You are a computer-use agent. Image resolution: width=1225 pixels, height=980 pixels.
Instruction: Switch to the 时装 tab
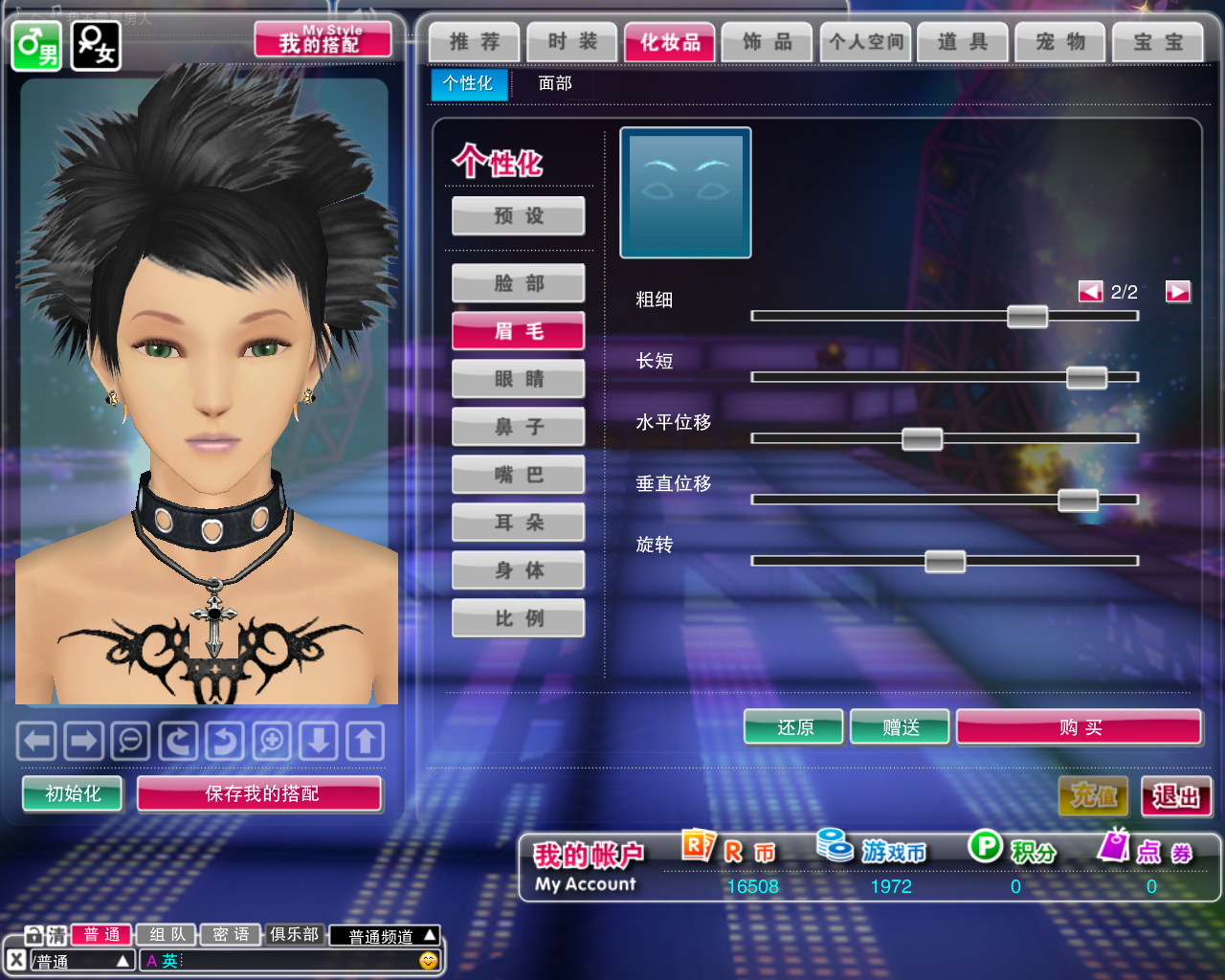coord(572,42)
